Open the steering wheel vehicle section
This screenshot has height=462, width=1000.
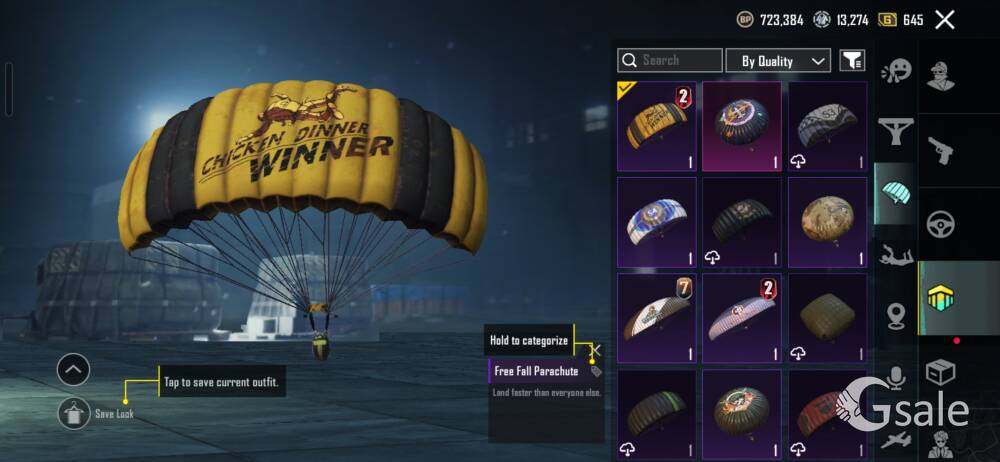click(941, 224)
